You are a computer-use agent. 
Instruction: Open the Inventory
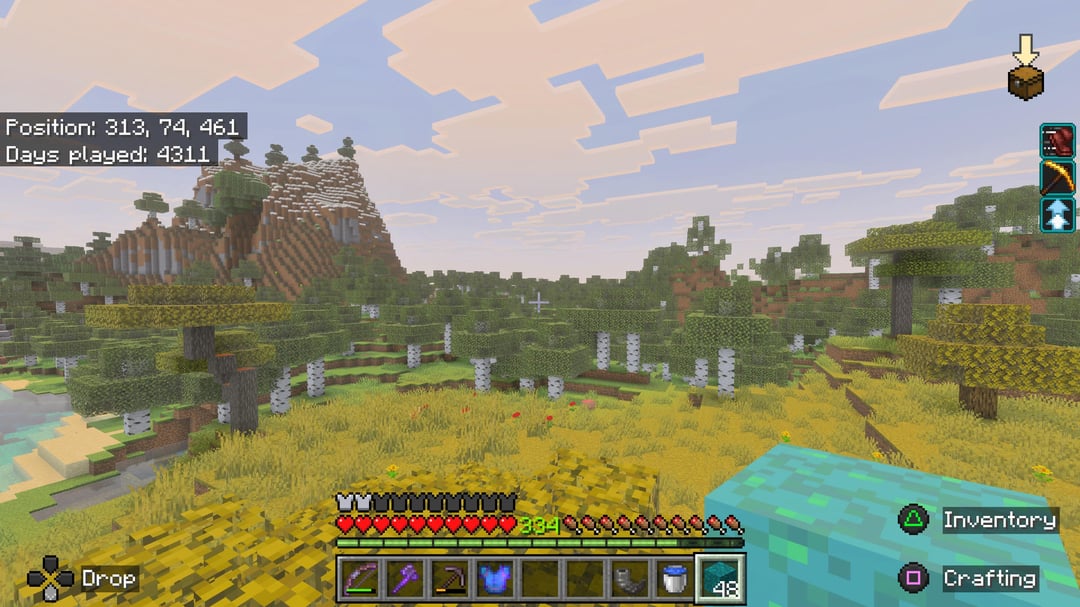(x=999, y=520)
